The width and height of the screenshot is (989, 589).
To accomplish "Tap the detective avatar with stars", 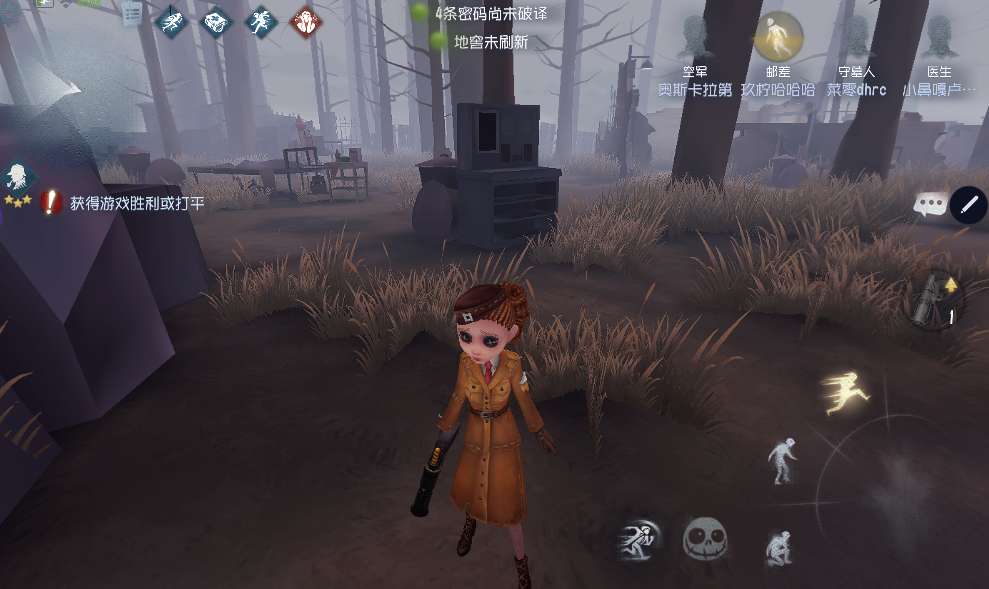I will point(17,182).
